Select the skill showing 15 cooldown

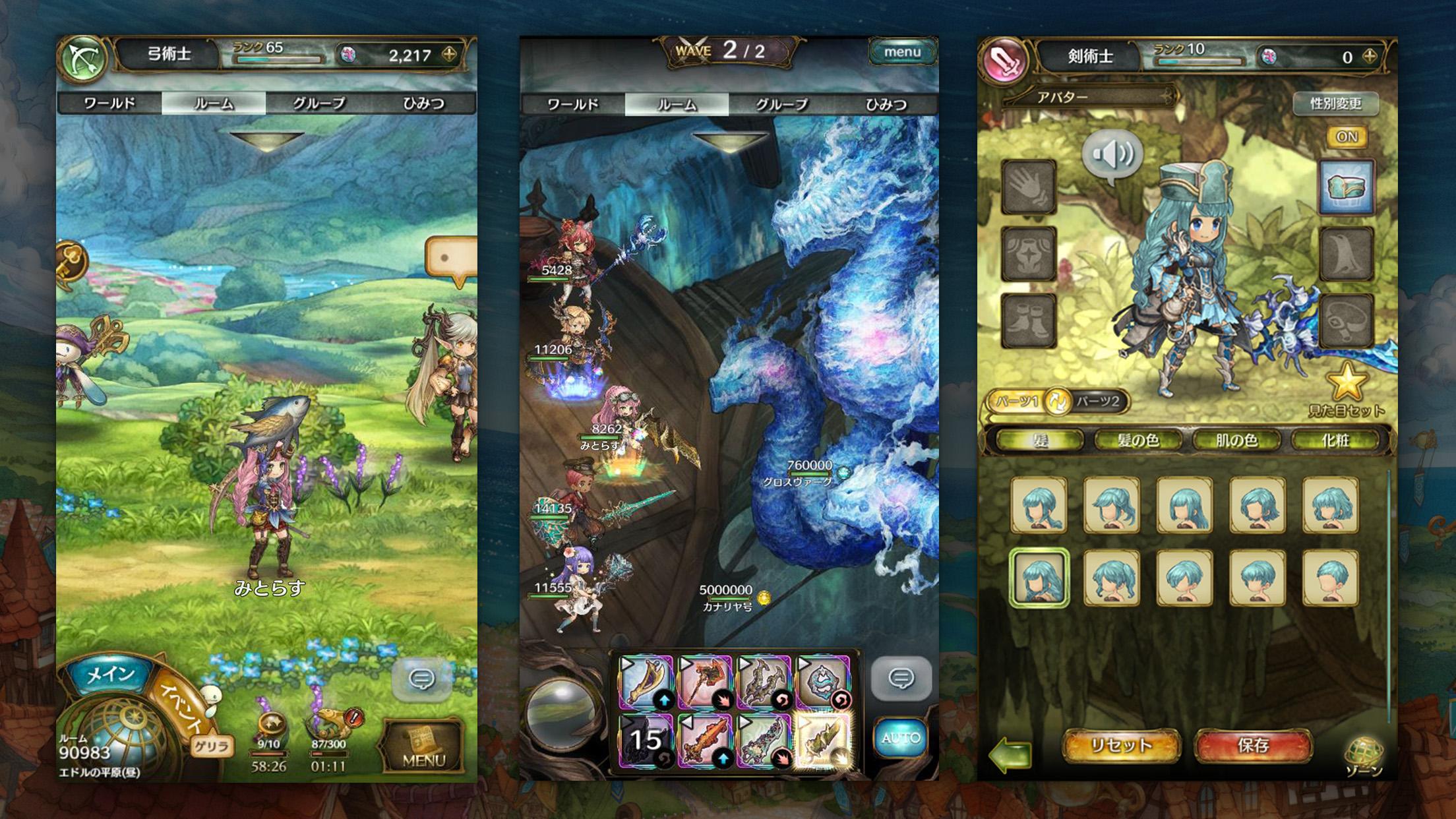click(646, 740)
